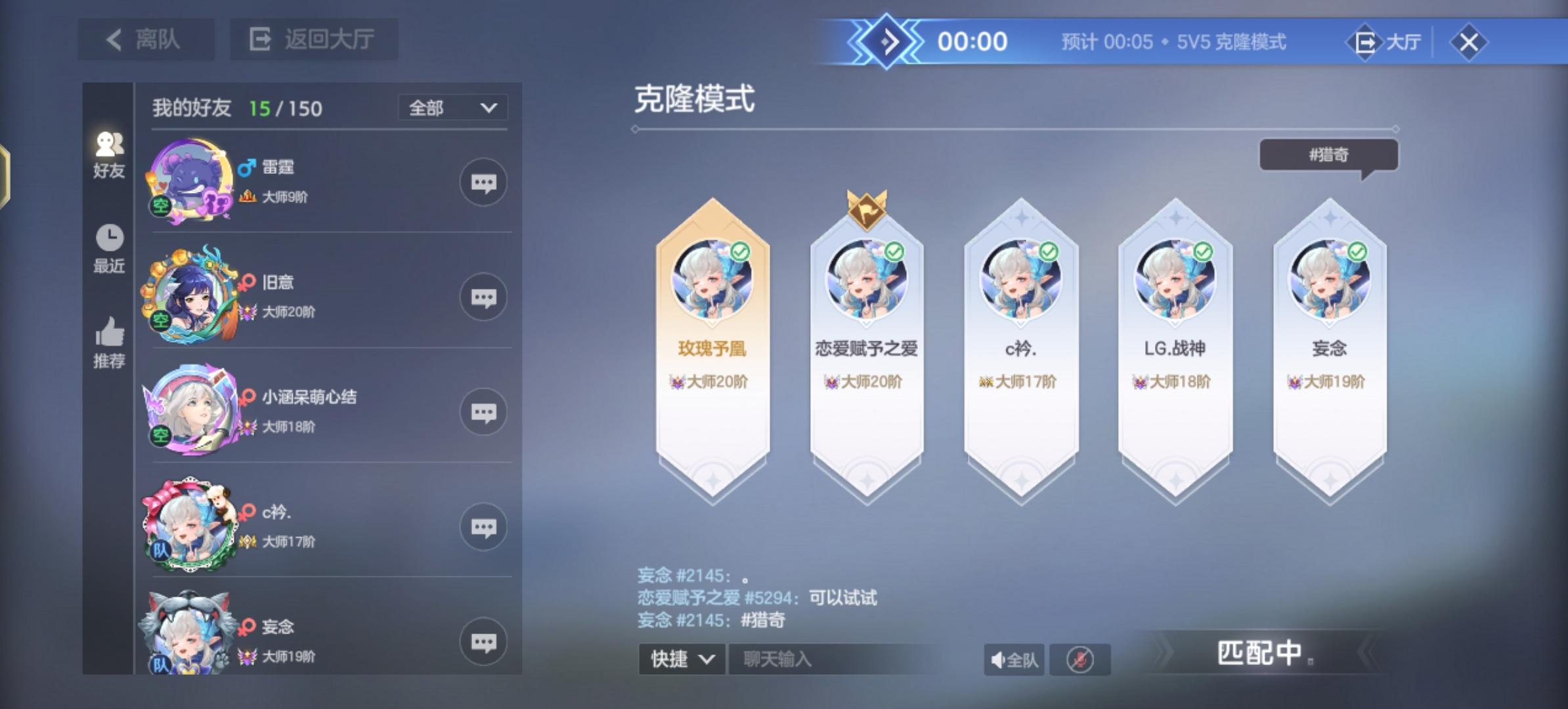Open the 全部 friend filter dropdown
1568x709 pixels.
tap(452, 107)
